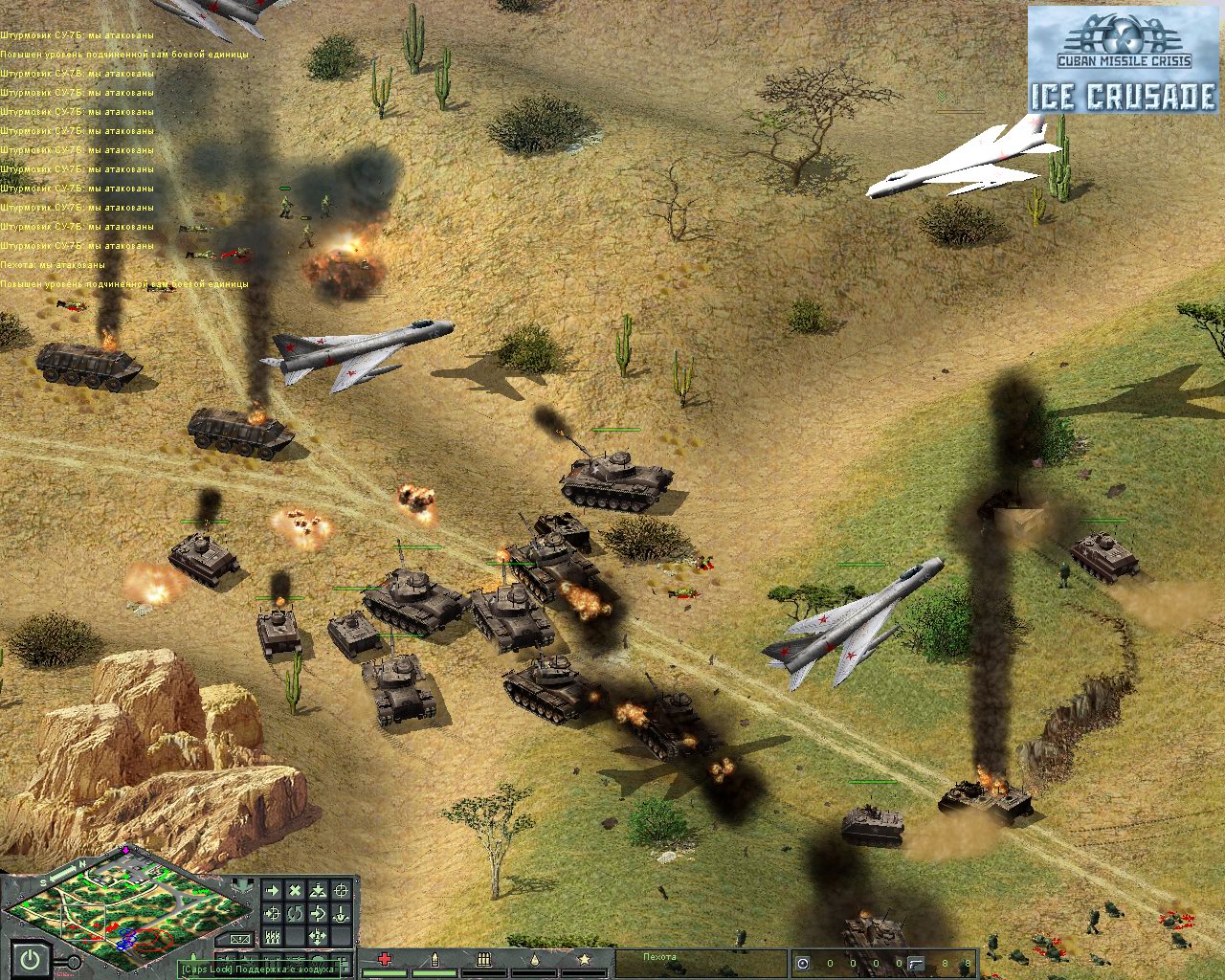Open the message envelope panel icon
Image resolution: width=1225 pixels, height=980 pixels.
click(241, 940)
